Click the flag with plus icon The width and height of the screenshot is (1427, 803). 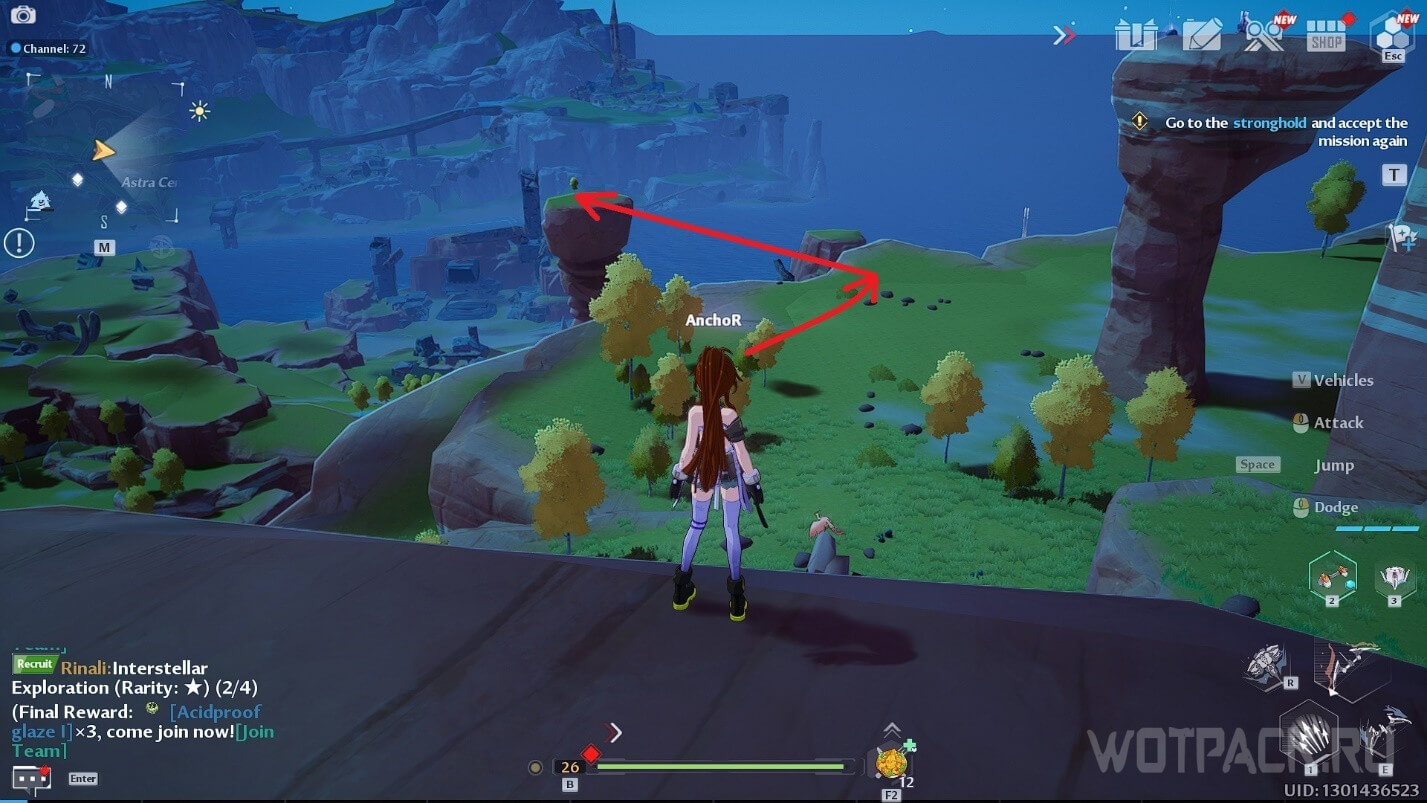[1402, 238]
